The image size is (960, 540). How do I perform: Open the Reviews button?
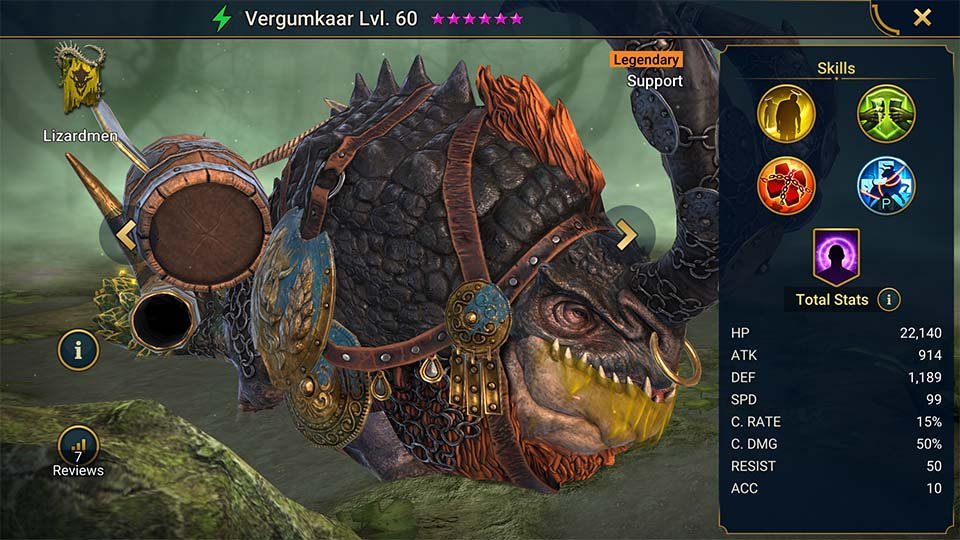(x=78, y=451)
